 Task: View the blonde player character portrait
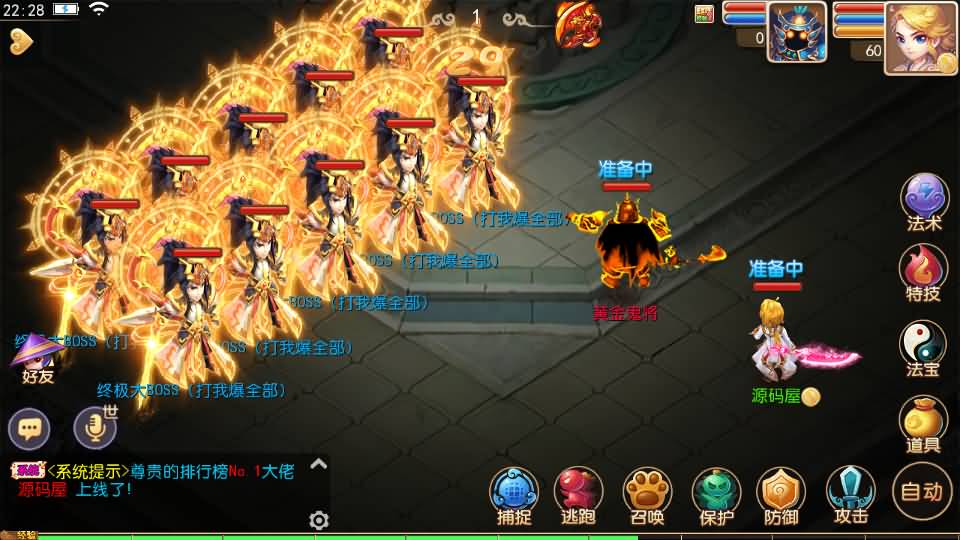(x=921, y=38)
